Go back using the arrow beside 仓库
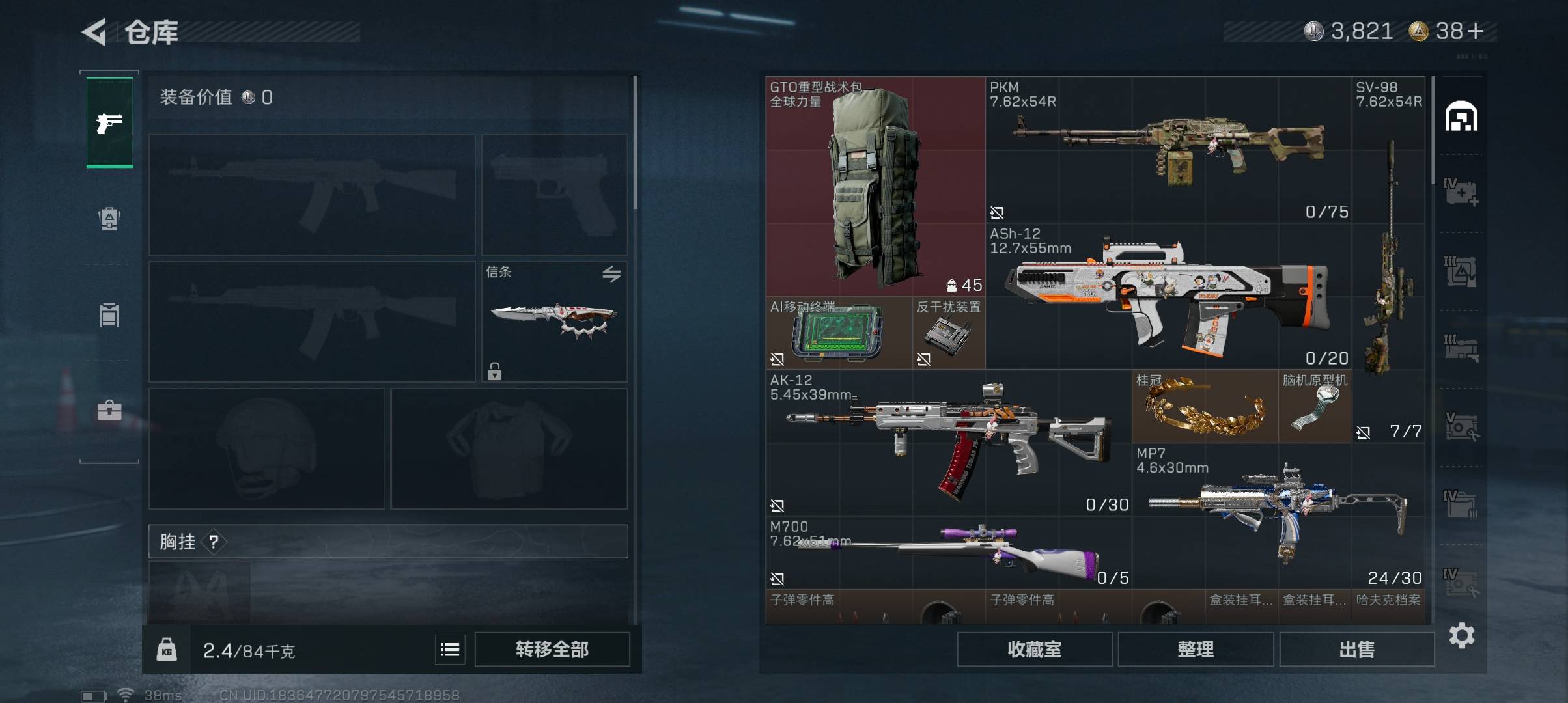 95,32
